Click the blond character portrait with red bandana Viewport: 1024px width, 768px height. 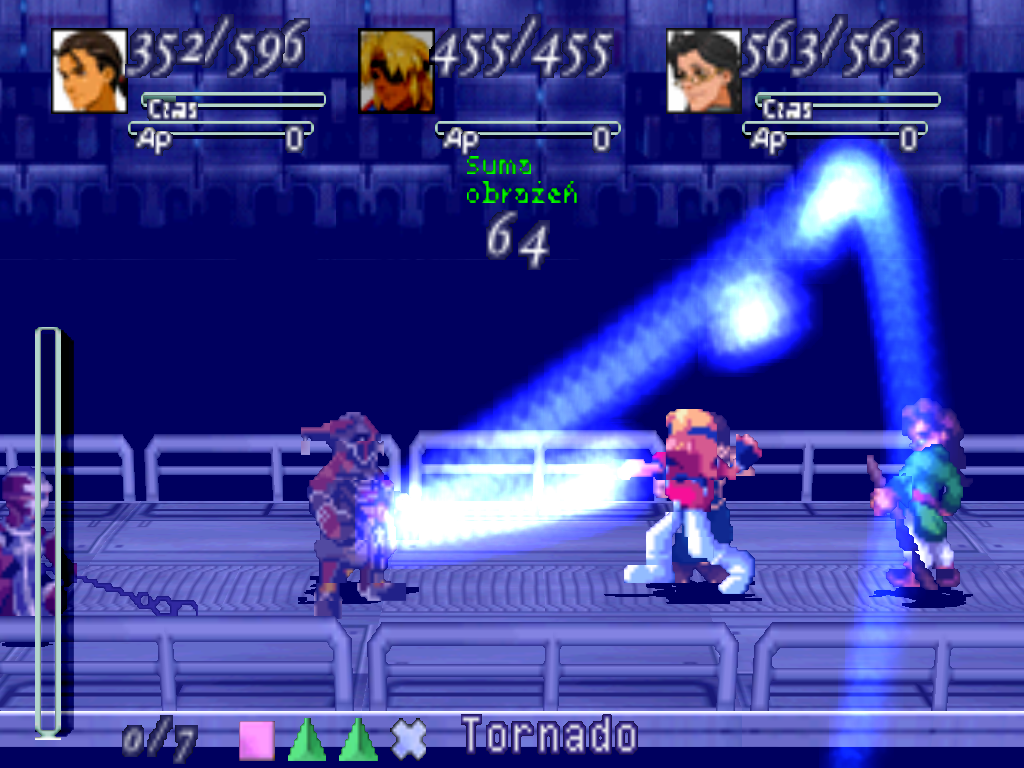[x=396, y=70]
